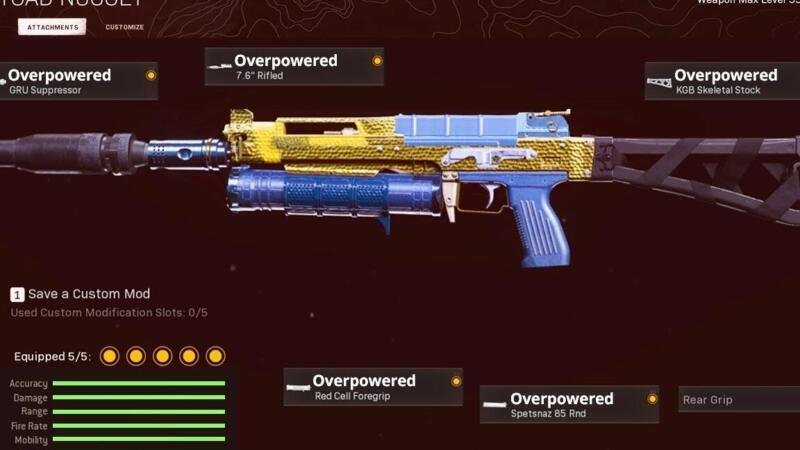Choose the 7.6" Rifled barrel slot
This screenshot has height=450, width=800.
pos(294,67)
